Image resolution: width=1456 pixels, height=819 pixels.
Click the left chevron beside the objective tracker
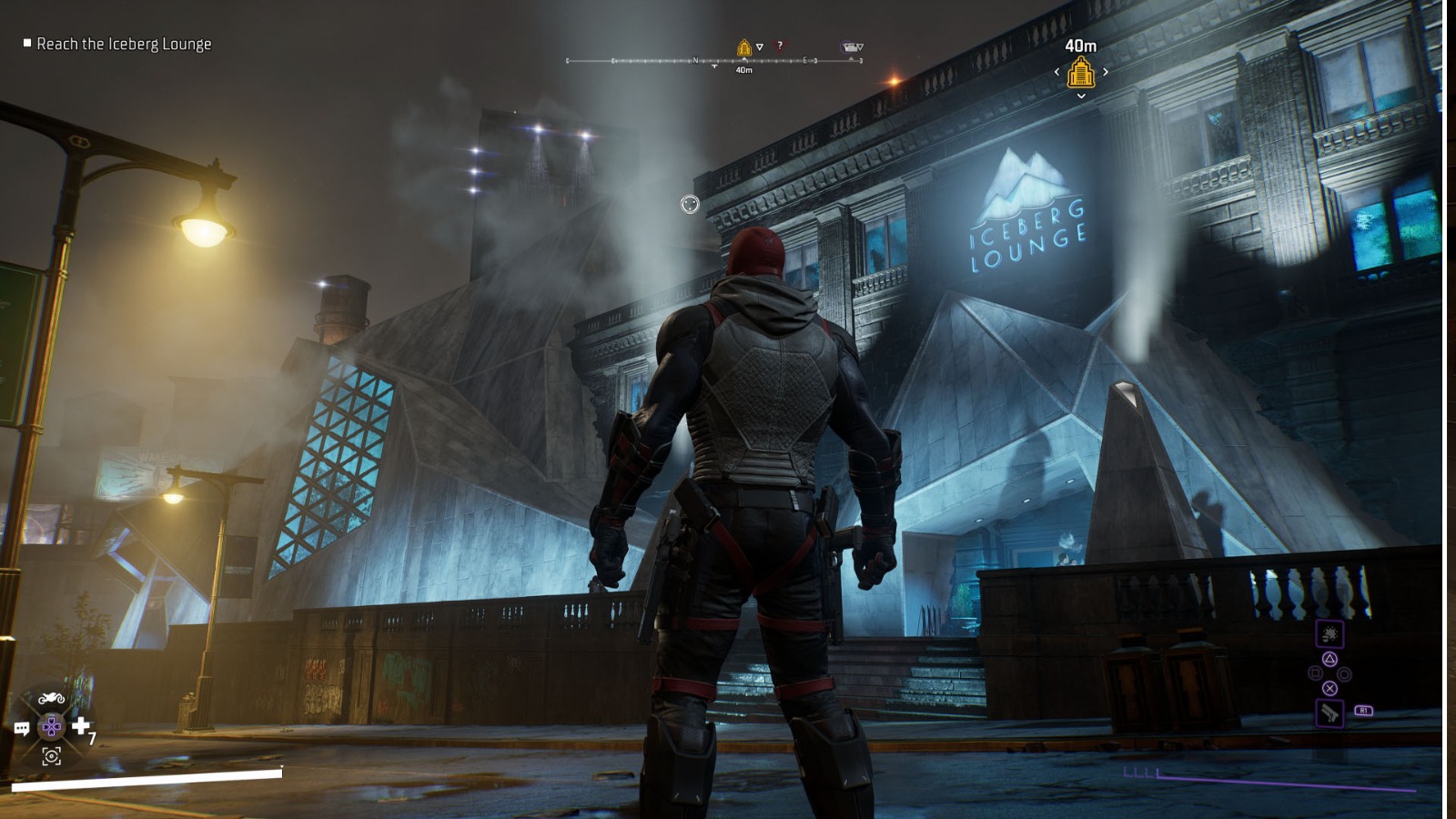pos(1057,71)
